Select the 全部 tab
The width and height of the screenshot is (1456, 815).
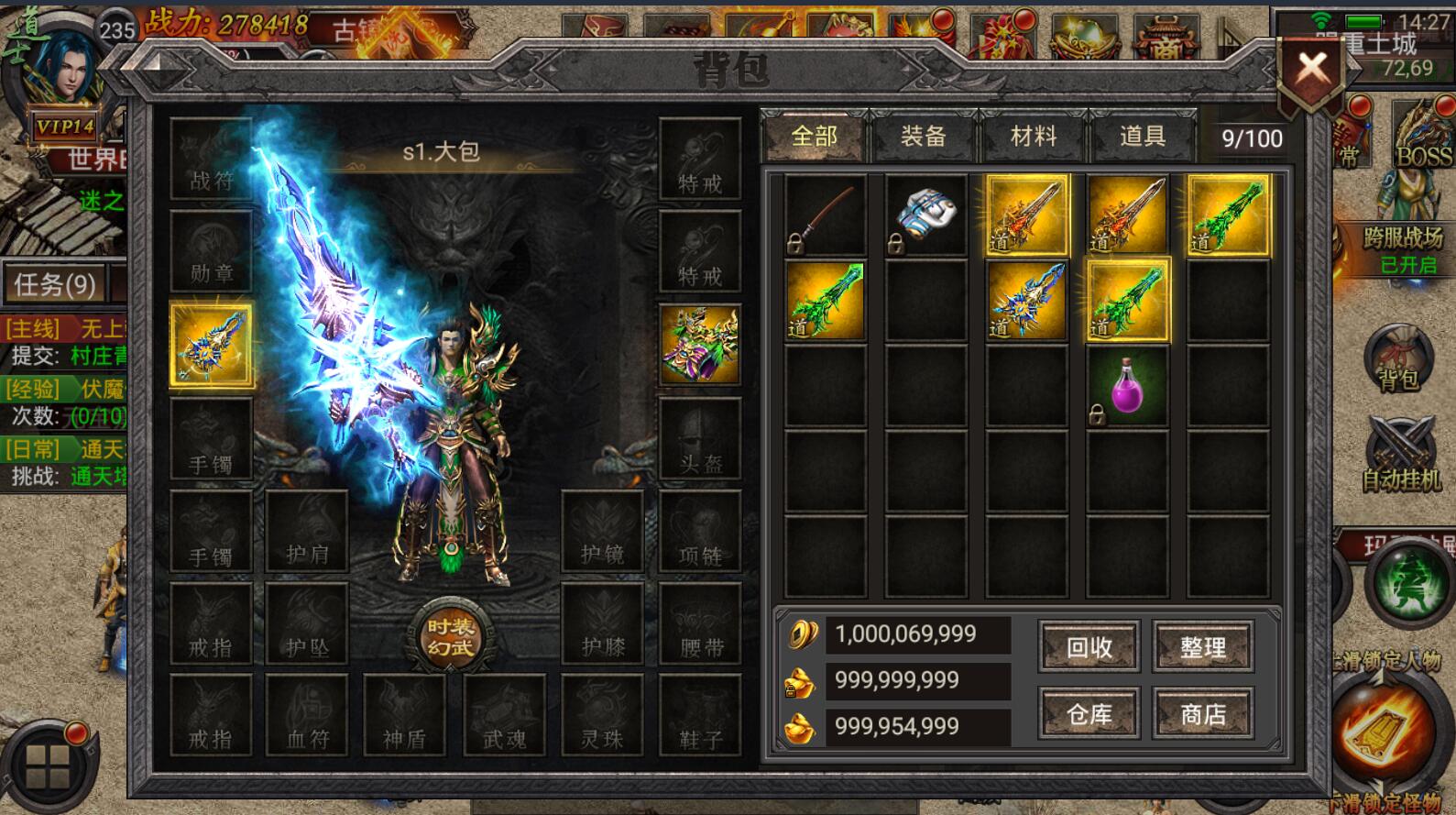pos(814,138)
